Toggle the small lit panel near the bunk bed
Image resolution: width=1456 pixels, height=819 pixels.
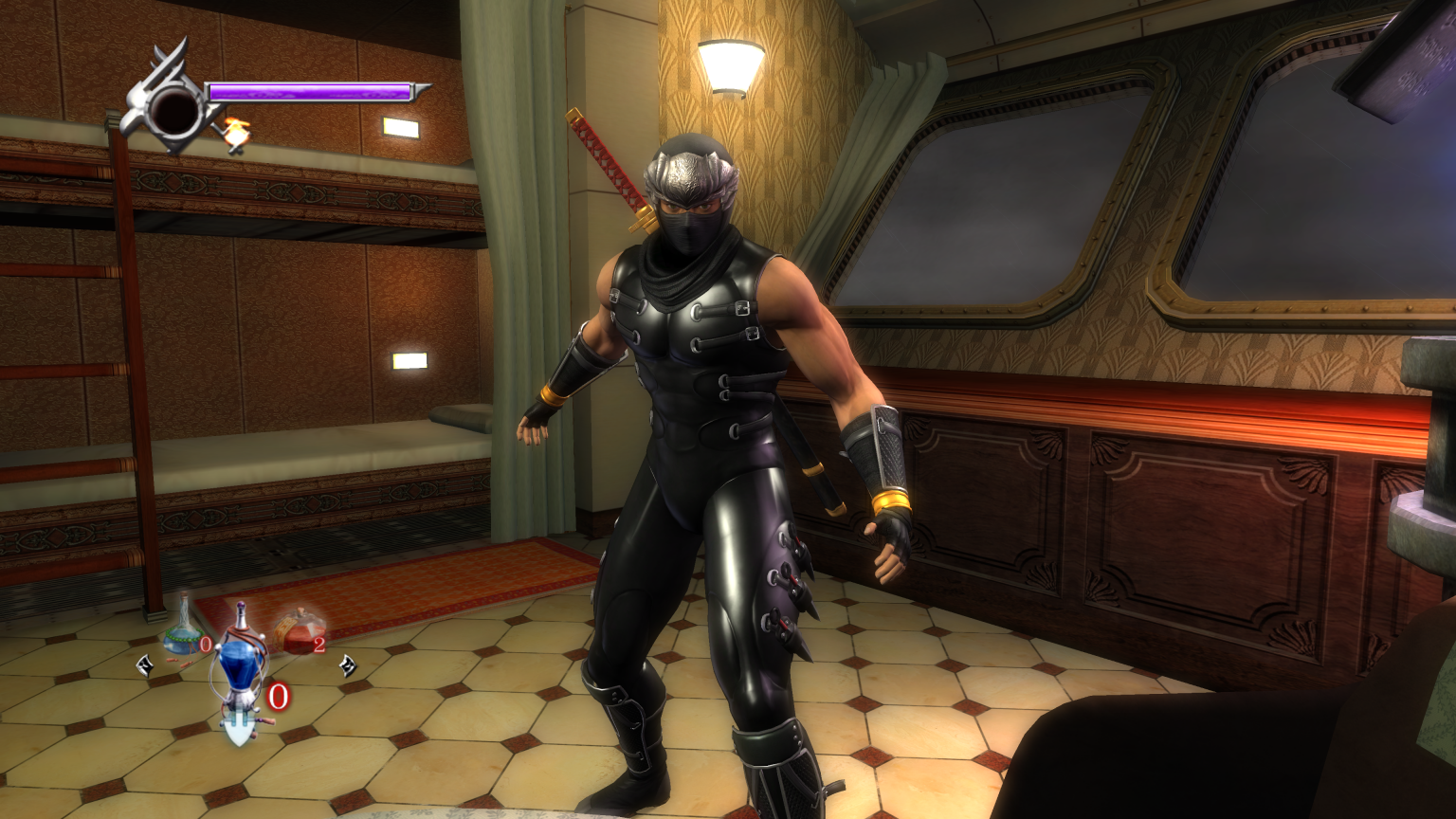tap(409, 362)
